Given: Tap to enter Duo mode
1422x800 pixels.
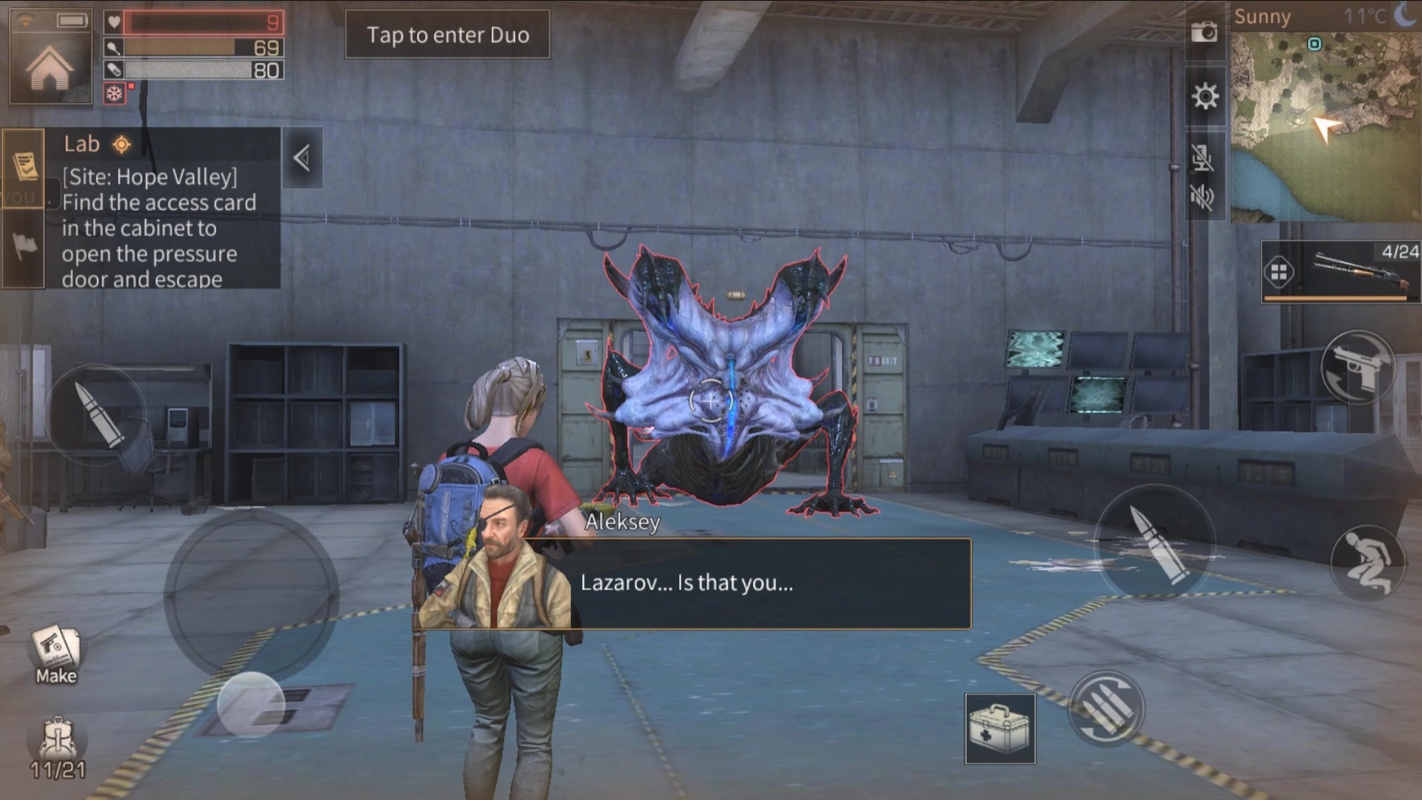Looking at the screenshot, I should click(447, 35).
